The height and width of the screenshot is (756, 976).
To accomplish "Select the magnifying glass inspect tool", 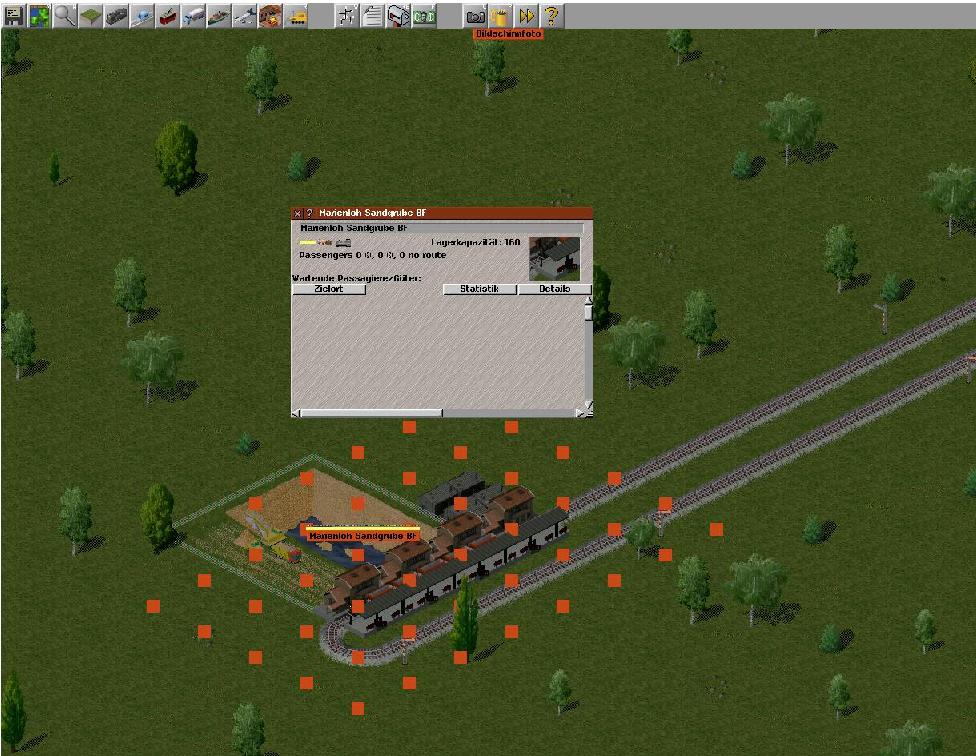I will click(65, 15).
